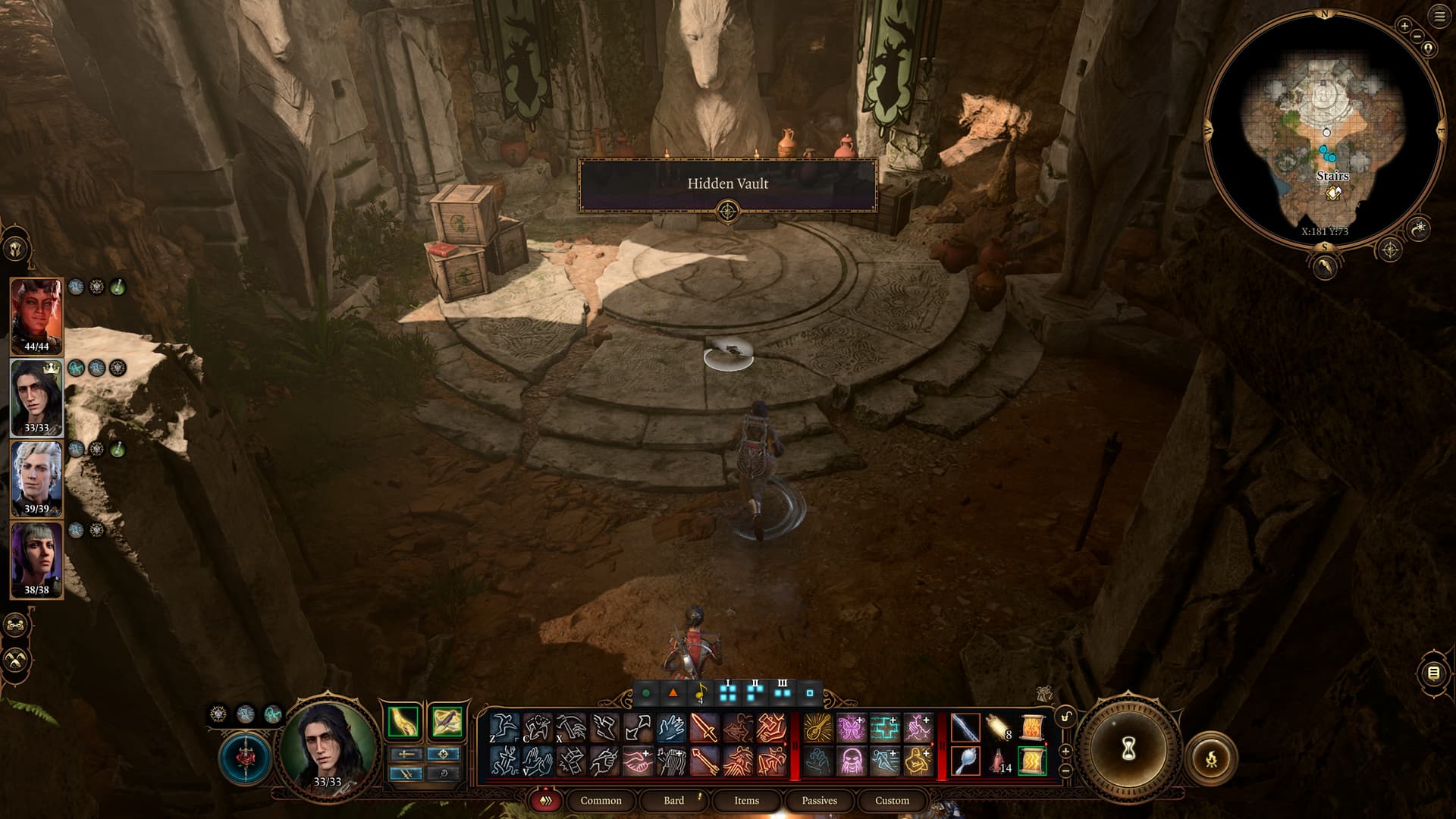The image size is (1456, 819).
Task: Use the red arrow ranged attack icon
Action: tap(704, 761)
